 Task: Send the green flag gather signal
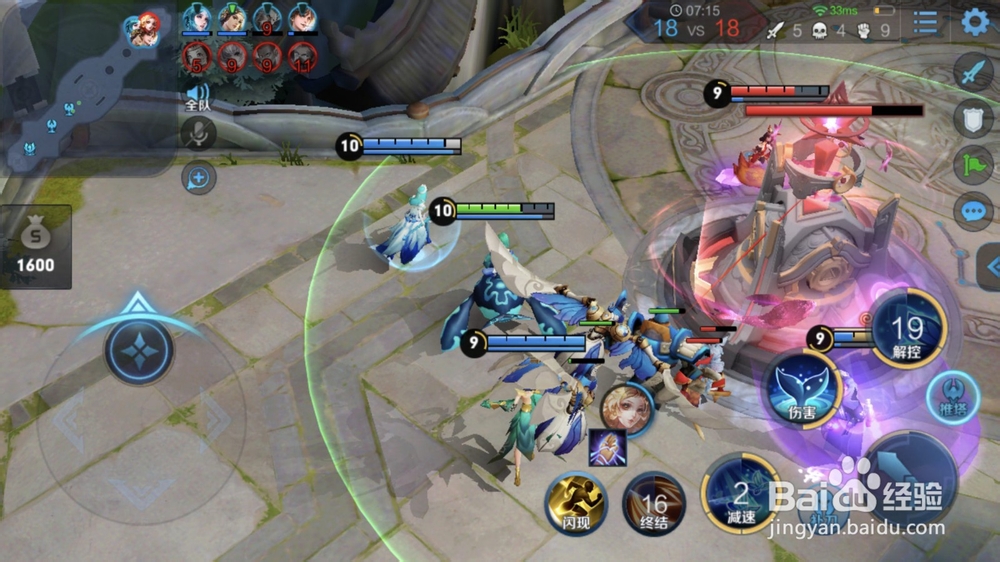click(973, 165)
